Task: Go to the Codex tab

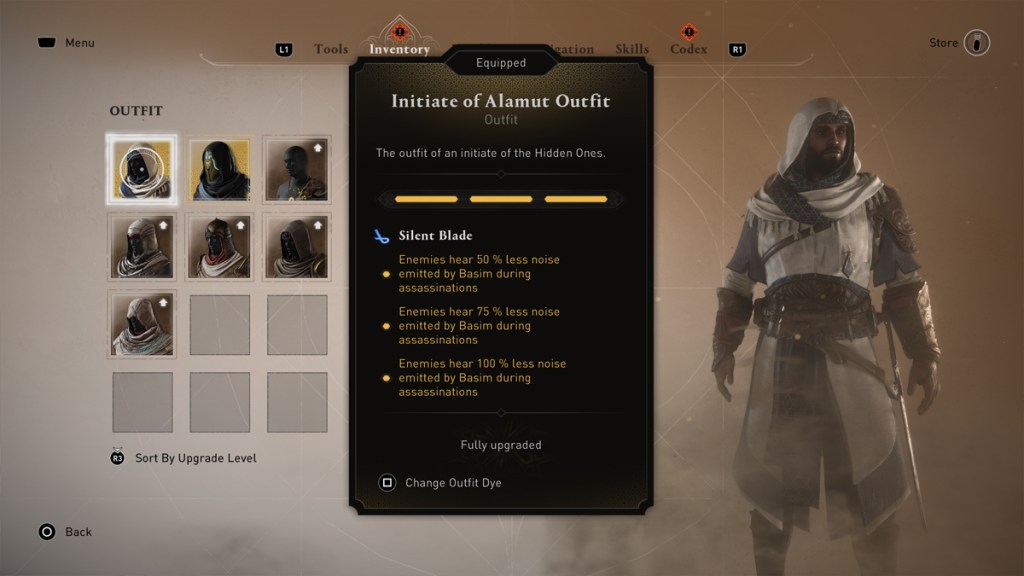Action: (688, 49)
